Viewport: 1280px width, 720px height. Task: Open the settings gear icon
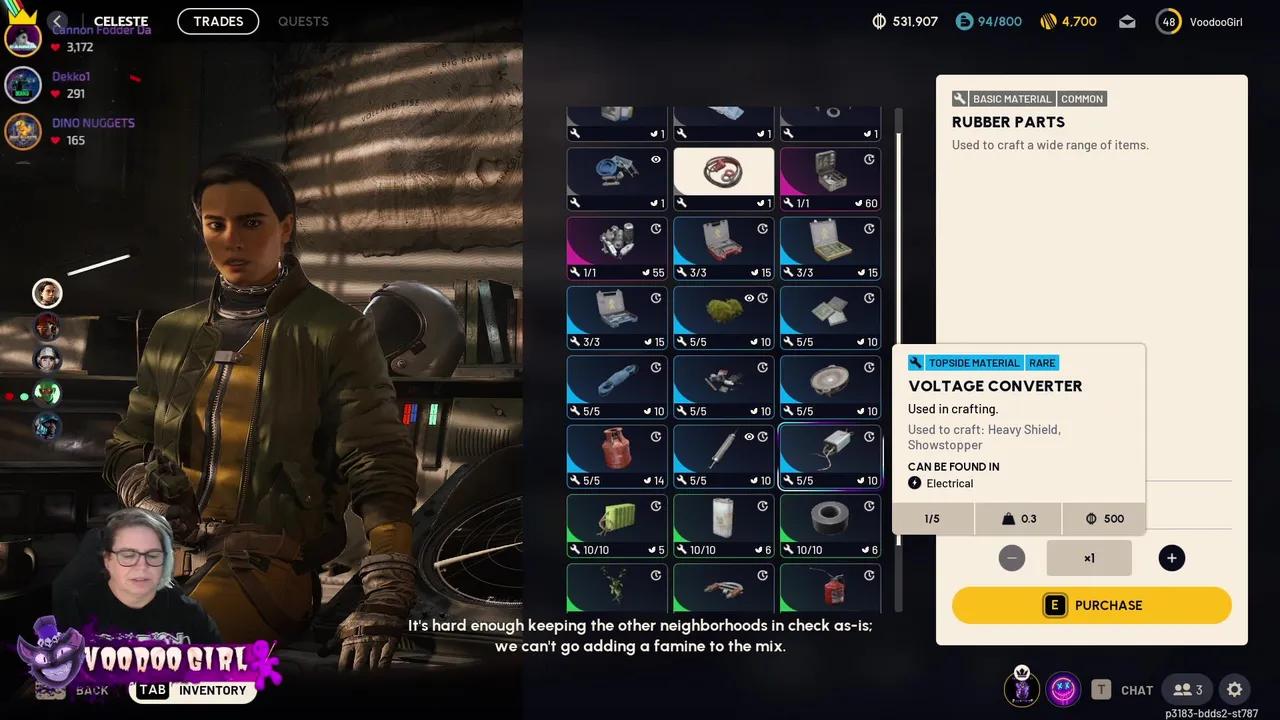click(1235, 689)
